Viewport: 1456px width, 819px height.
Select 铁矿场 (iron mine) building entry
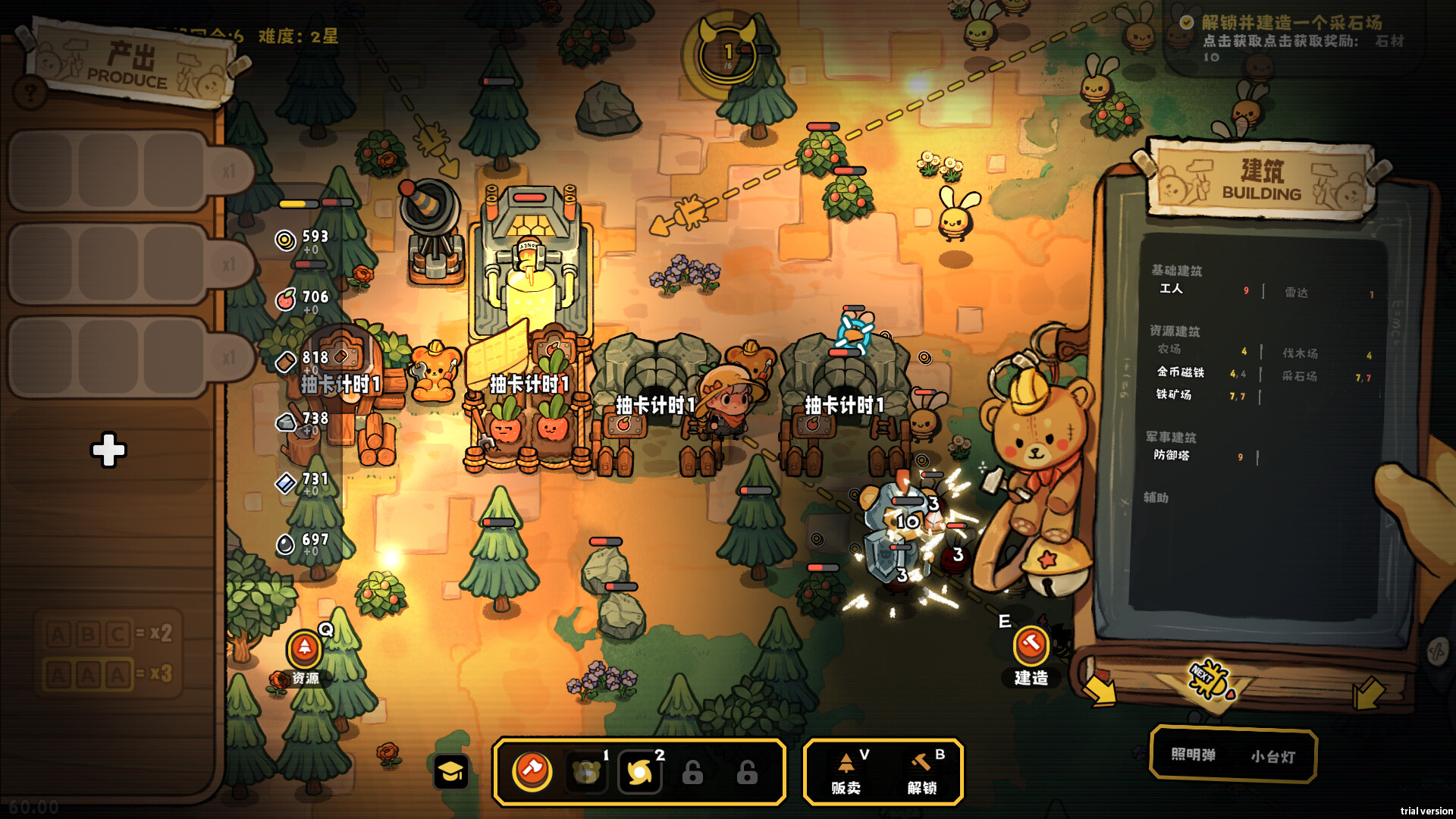1173,395
